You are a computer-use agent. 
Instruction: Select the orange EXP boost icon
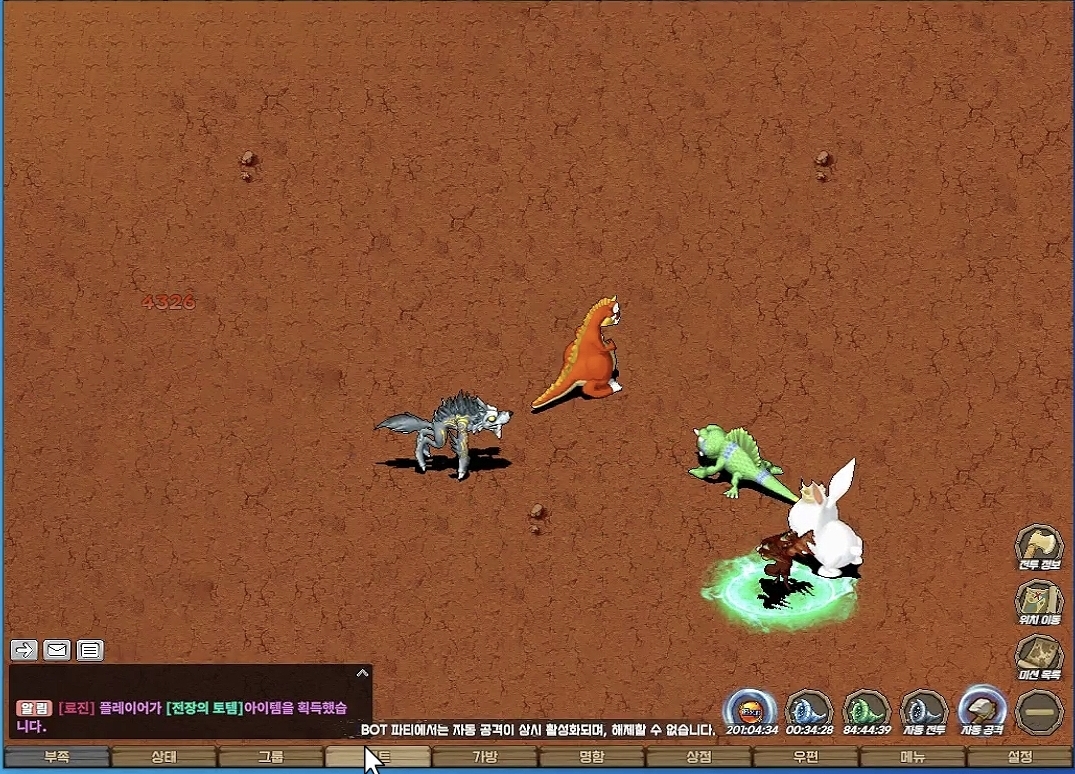[750, 710]
